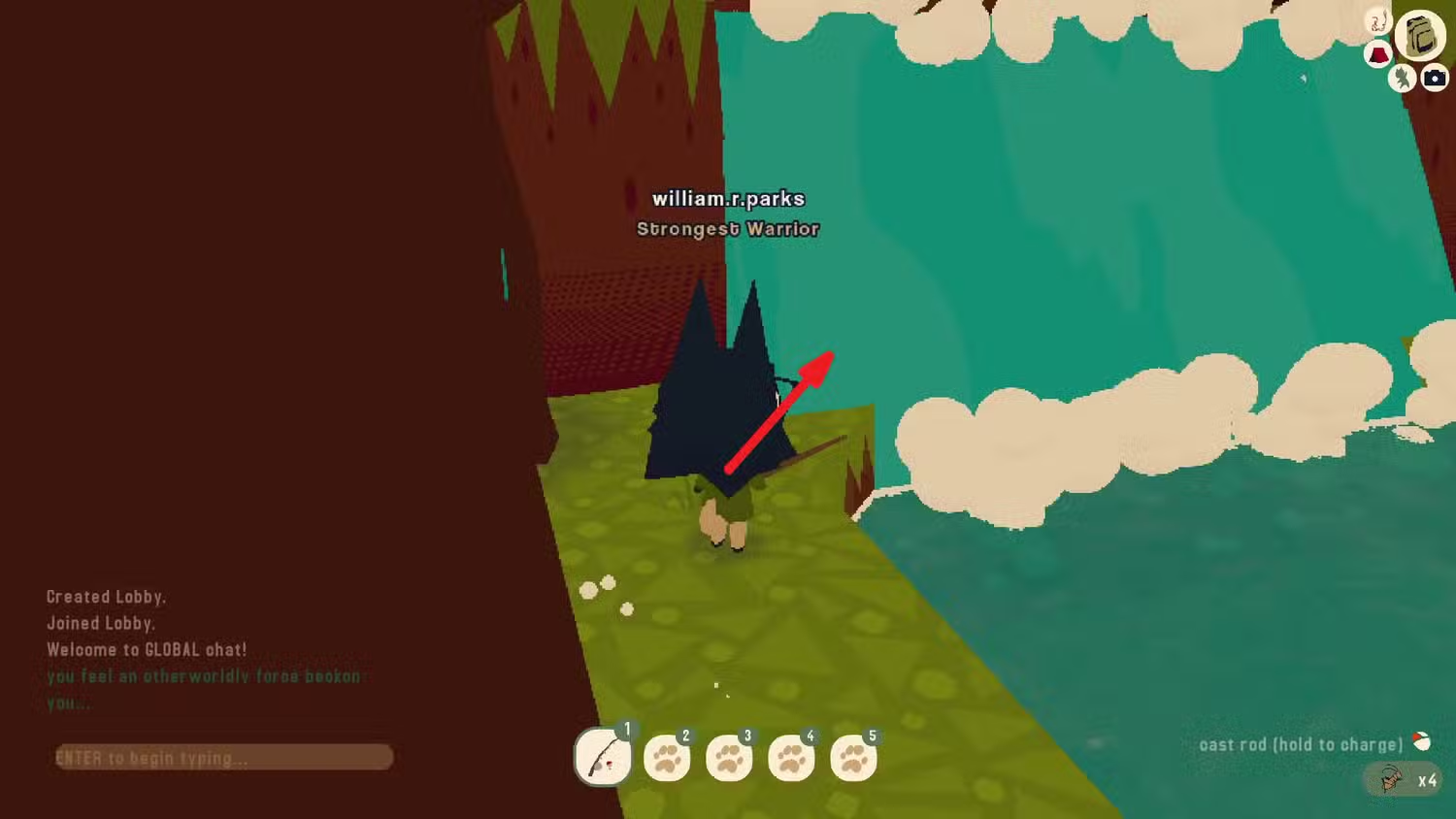The width and height of the screenshot is (1456, 819).
Task: Focus the chat box to begin typing
Action: pos(224,757)
